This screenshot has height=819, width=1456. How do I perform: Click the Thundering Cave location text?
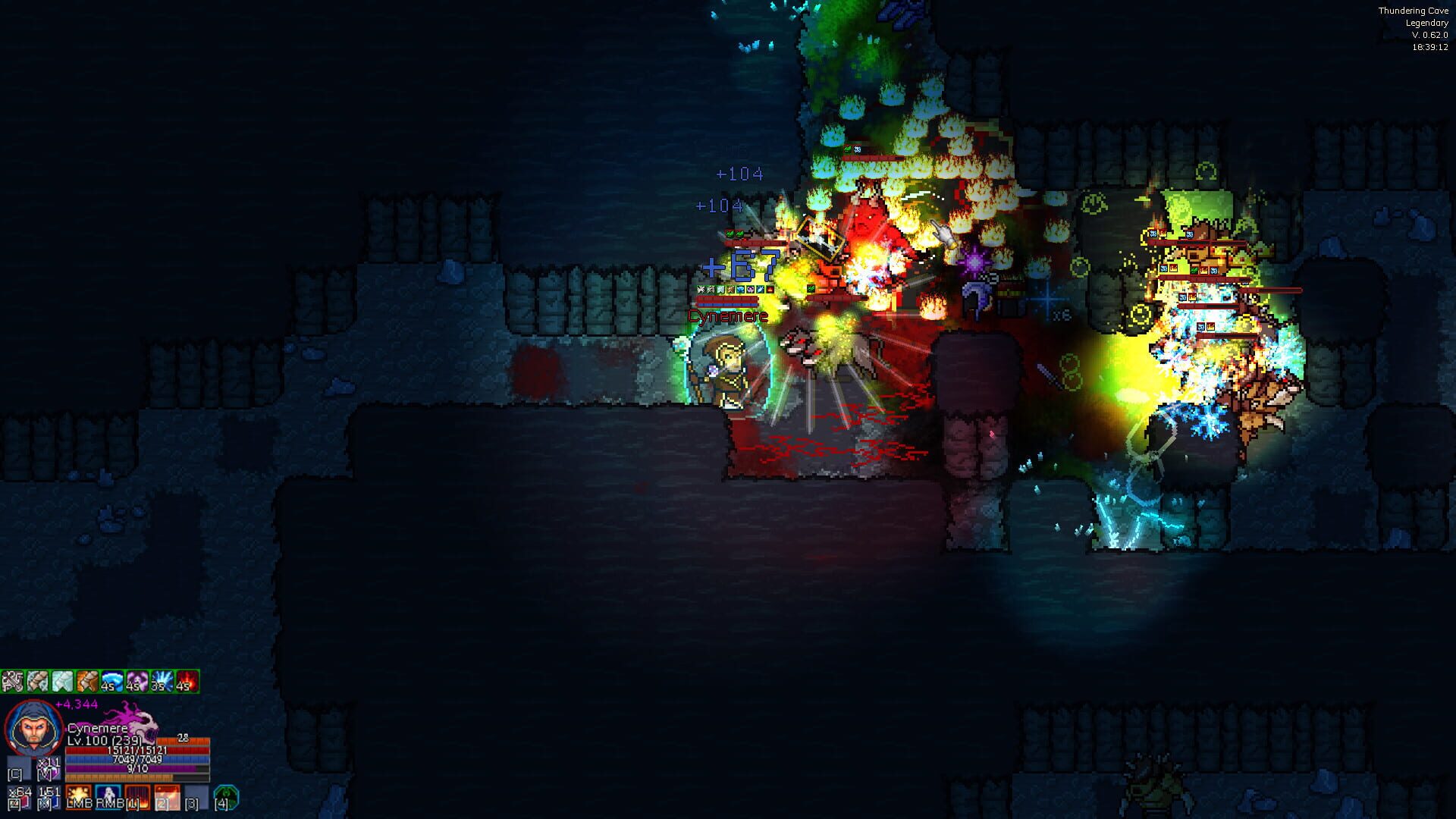point(1416,11)
